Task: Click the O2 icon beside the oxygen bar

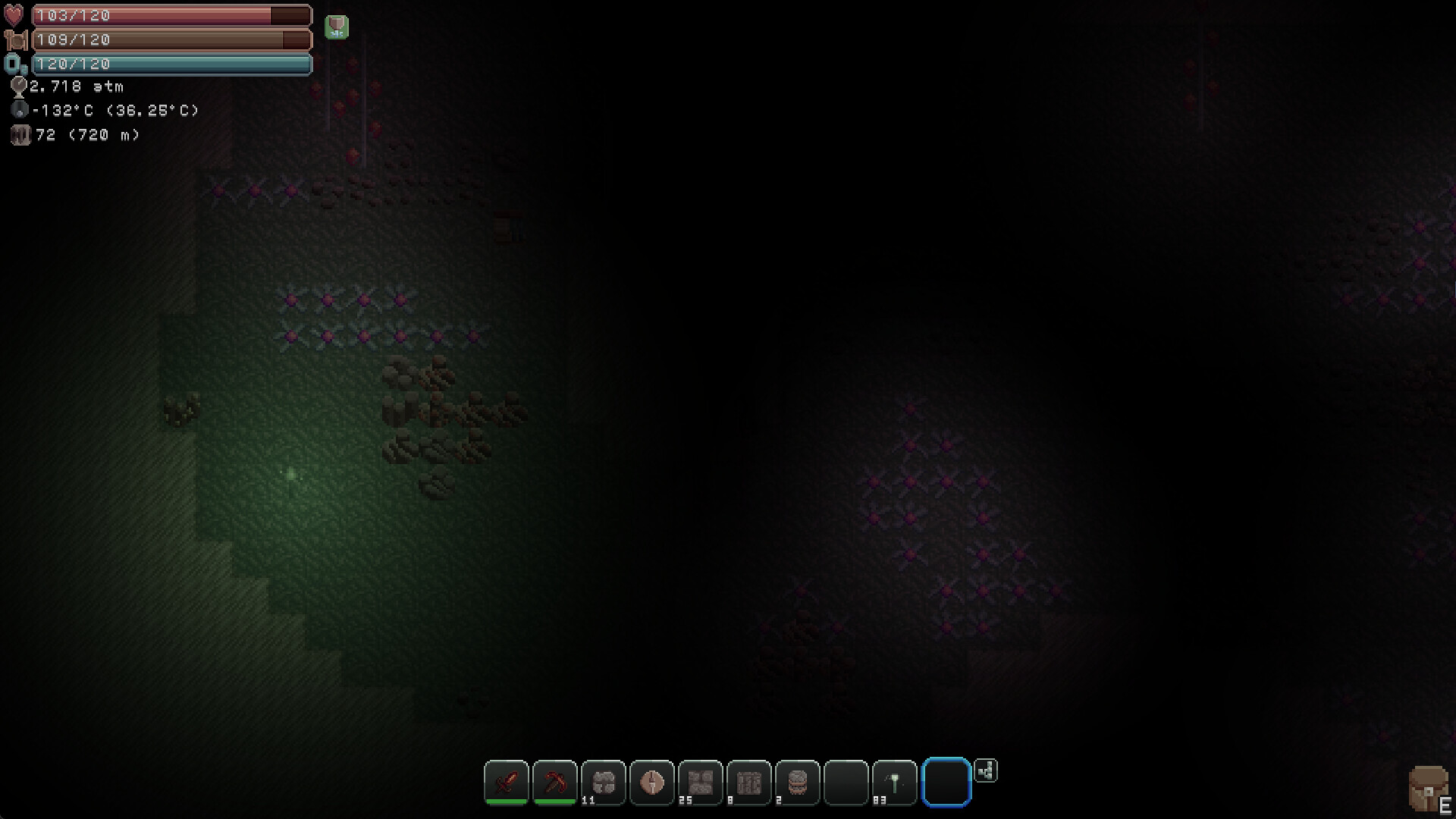Action: (x=15, y=64)
